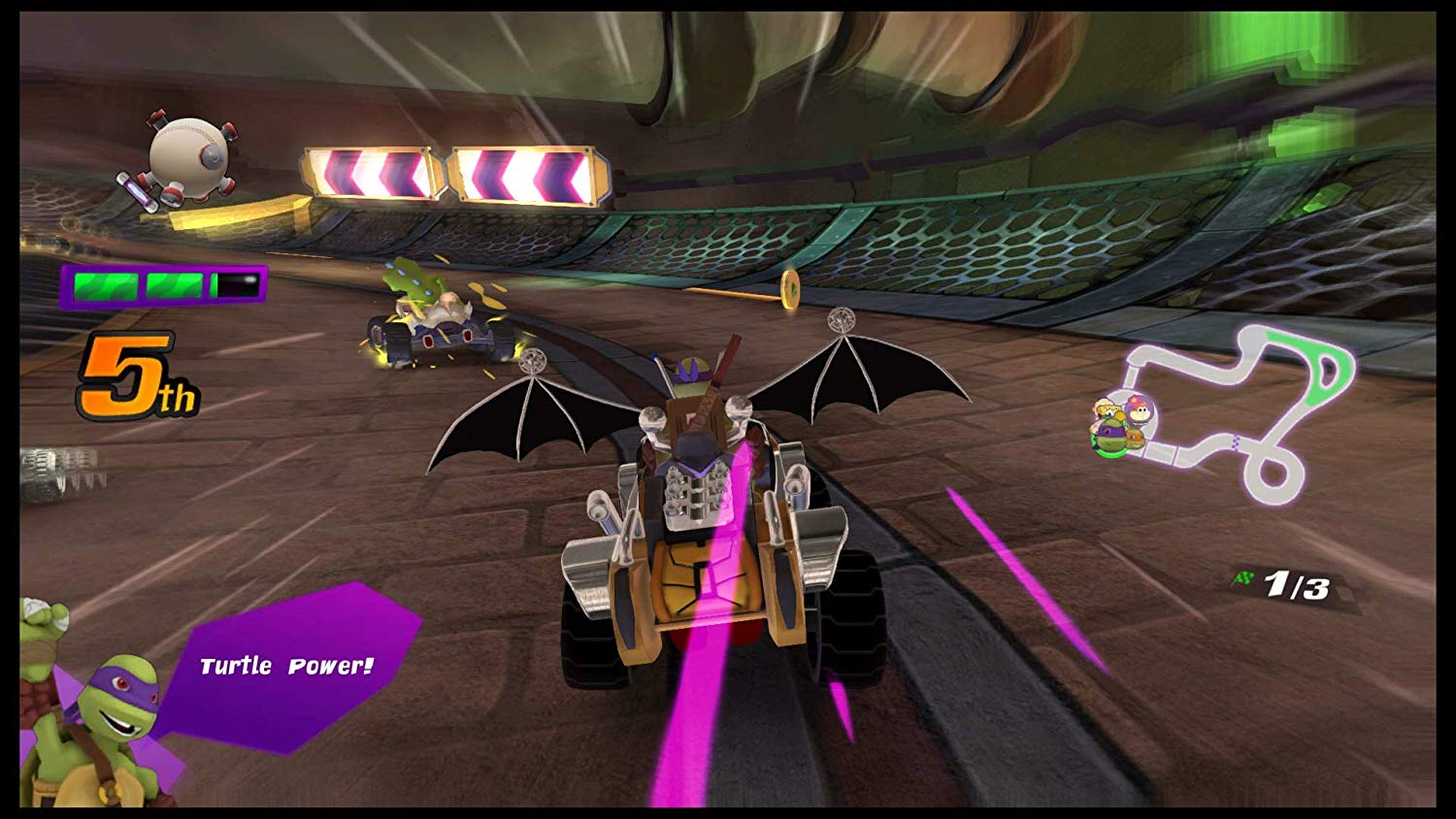The height and width of the screenshot is (819, 1456).
Task: Click the SpongeBob racer icon on the minimap
Action: tap(1108, 410)
